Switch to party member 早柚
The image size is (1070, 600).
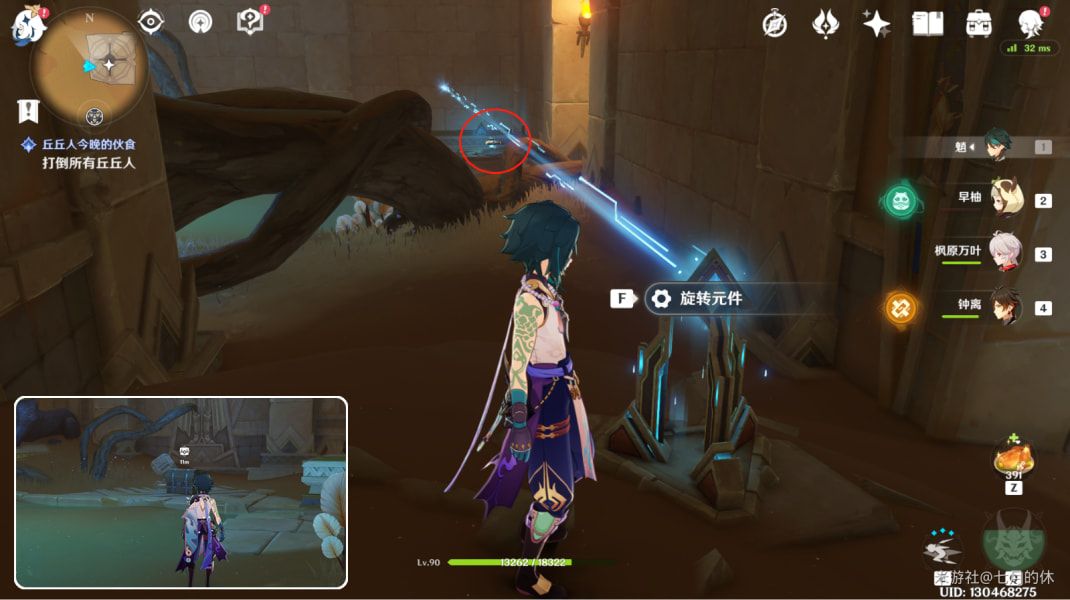pyautogui.click(x=1005, y=199)
